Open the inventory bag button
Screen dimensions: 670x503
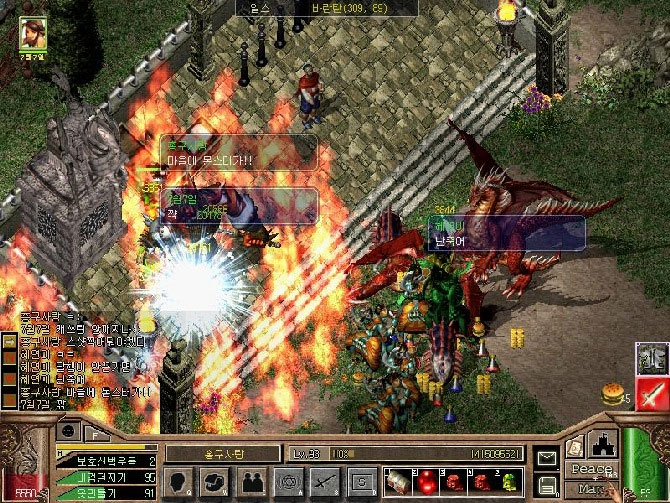(x=215, y=482)
